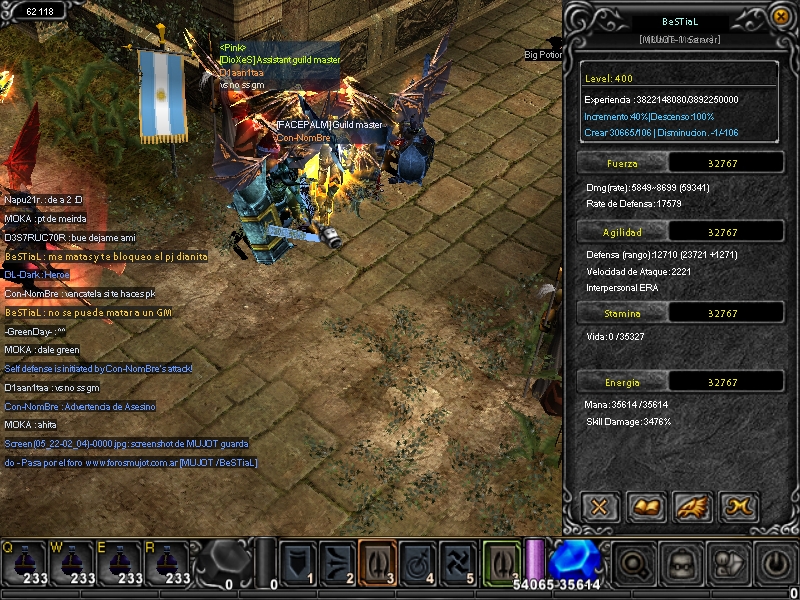Open the magnifying glass menu button
This screenshot has width=800, height=600.
coord(634,564)
